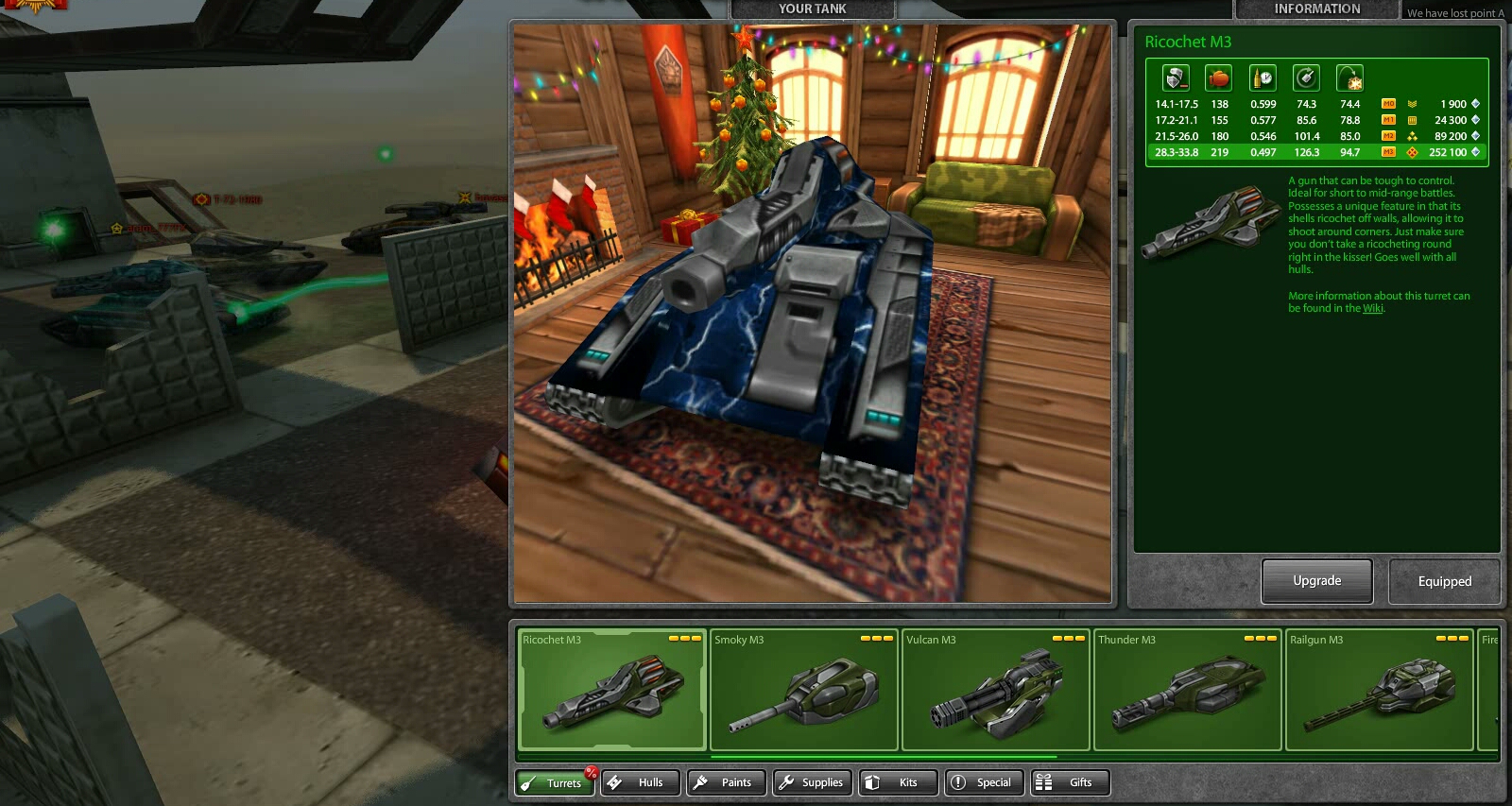1512x806 pixels.
Task: Click the Upgrade button
Action: (1316, 581)
